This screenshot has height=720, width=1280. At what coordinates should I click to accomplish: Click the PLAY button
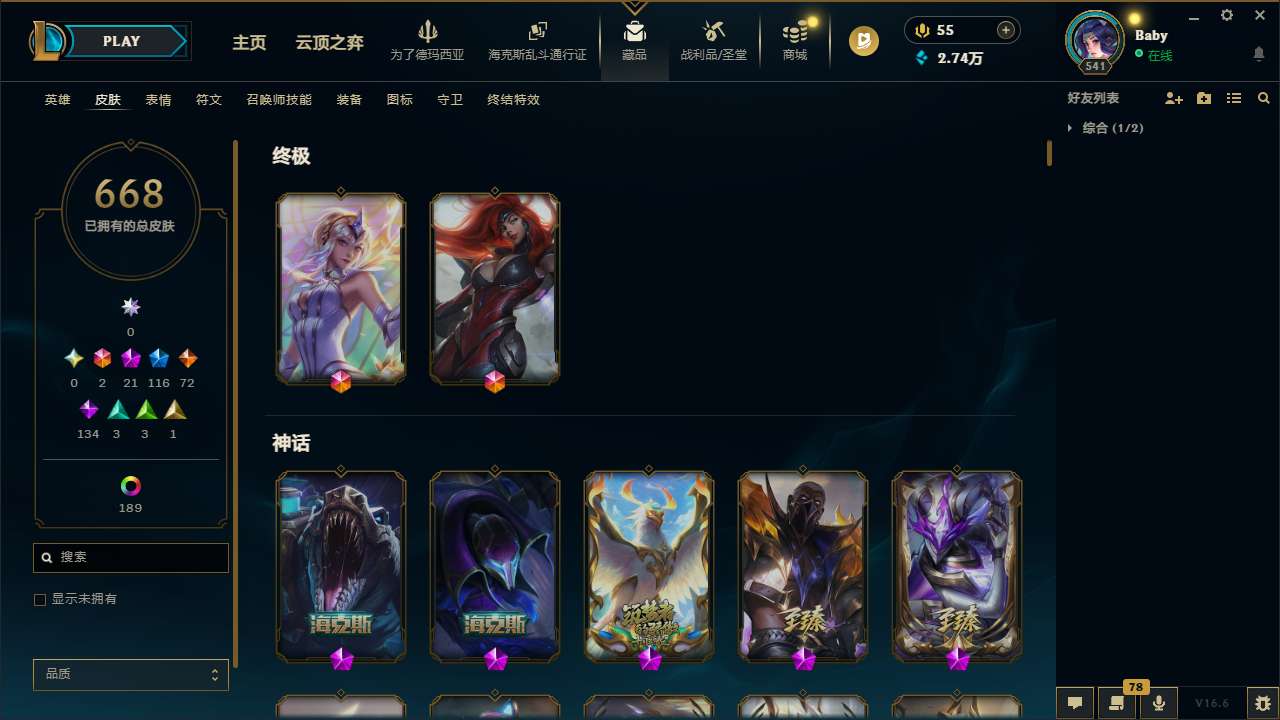tap(121, 41)
